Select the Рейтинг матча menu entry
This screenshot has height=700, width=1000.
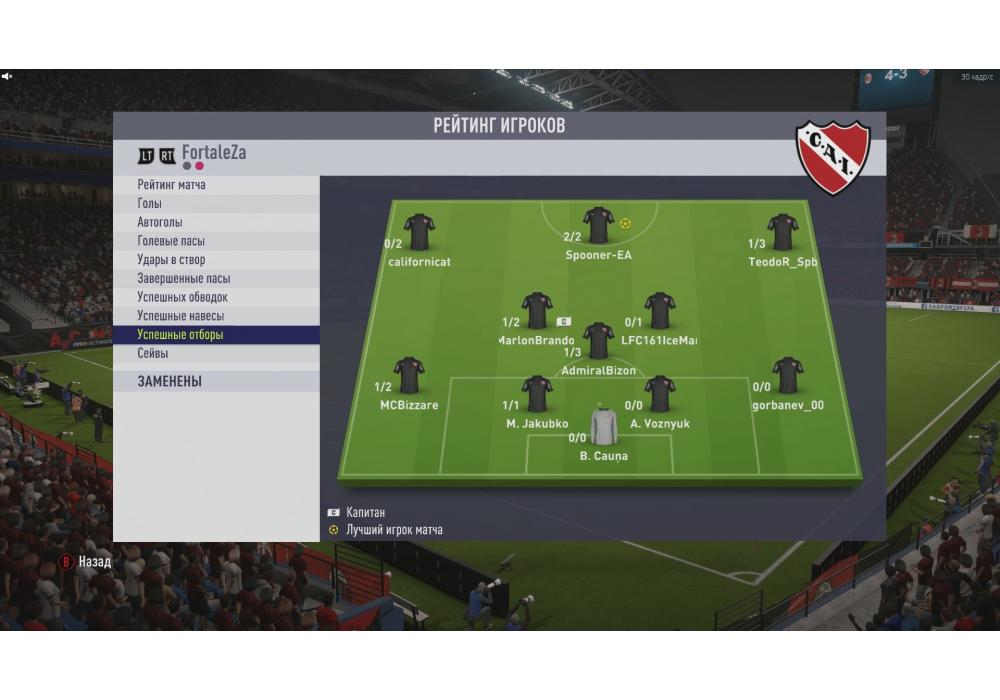pos(172,185)
